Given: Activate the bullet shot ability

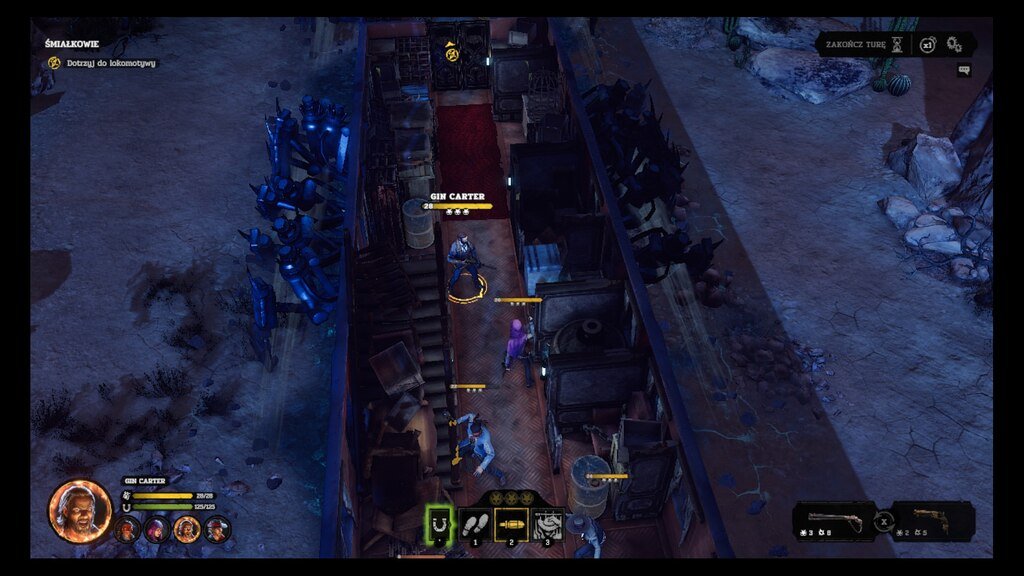Looking at the screenshot, I should click(511, 522).
